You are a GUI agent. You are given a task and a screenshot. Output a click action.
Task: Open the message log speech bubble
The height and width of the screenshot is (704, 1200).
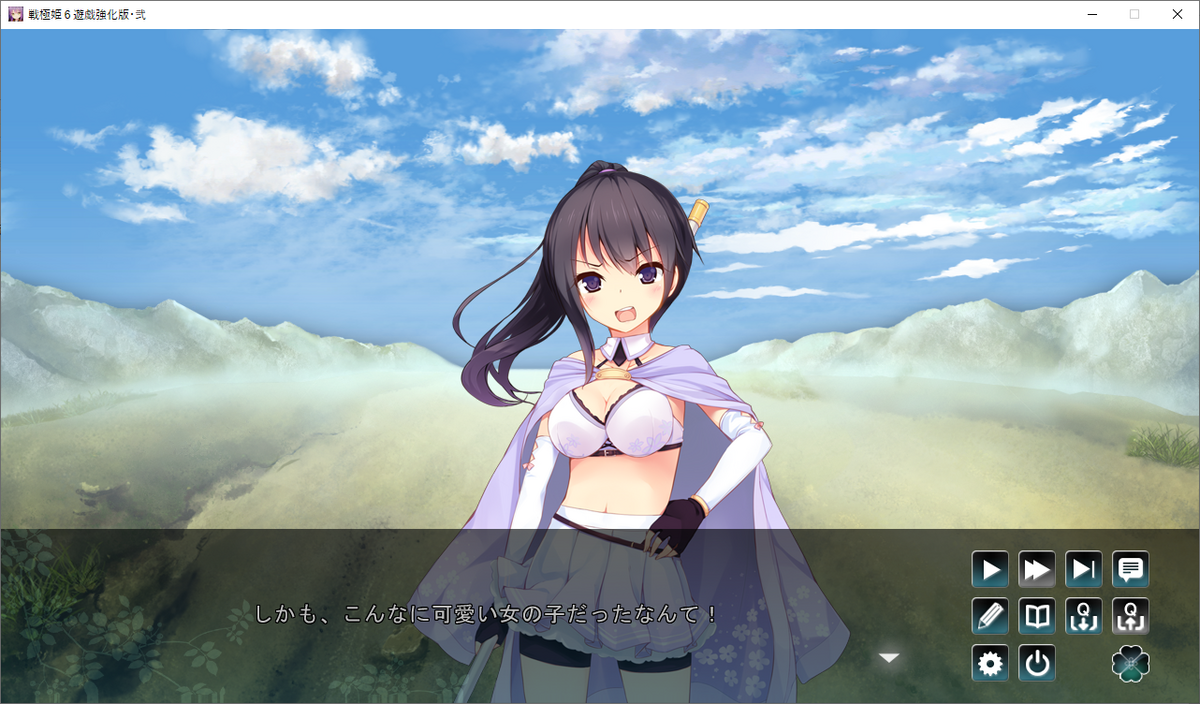(x=1131, y=570)
